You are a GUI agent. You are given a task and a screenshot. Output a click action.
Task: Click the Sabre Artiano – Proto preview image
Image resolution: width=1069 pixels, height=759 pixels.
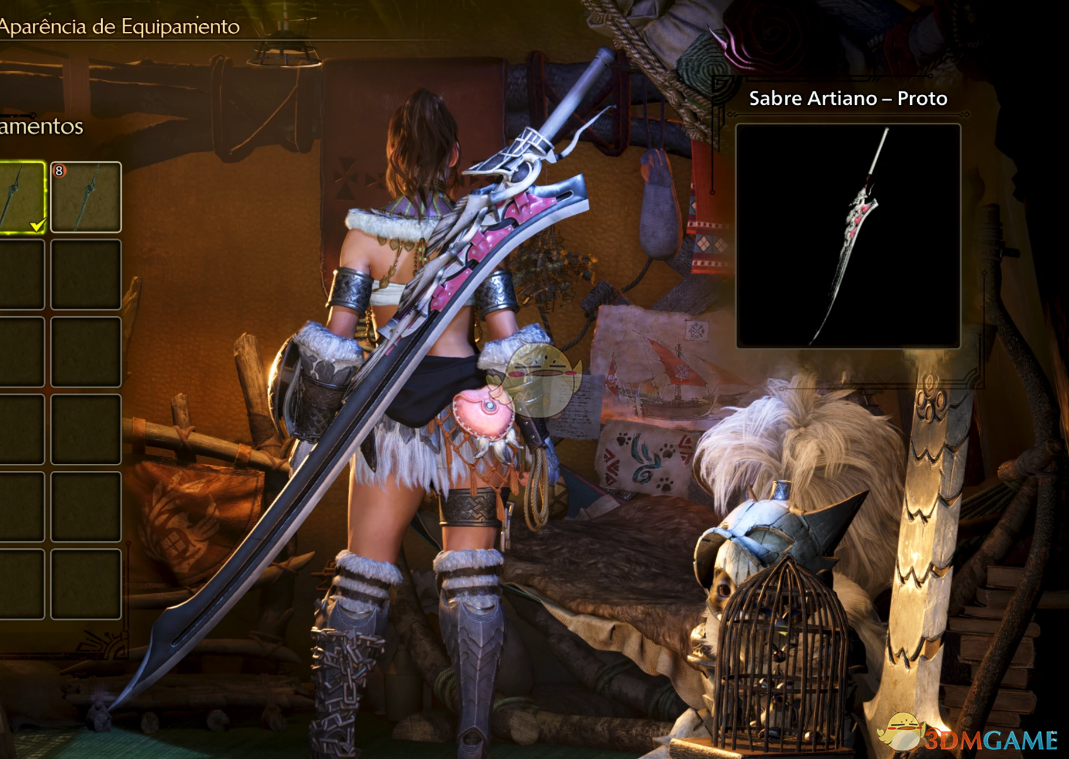[848, 236]
